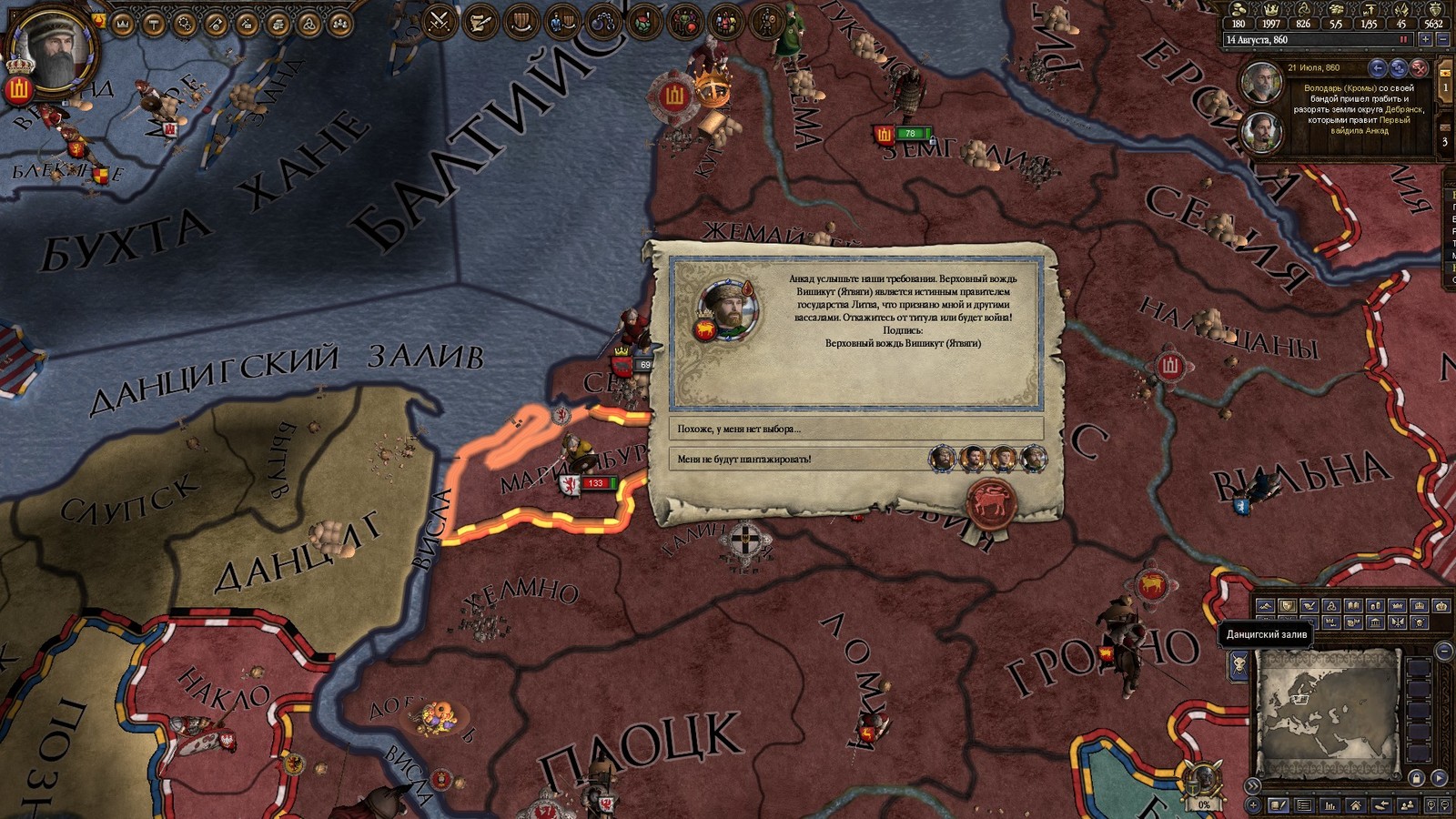Go to the previous message with the arrow button
The width and height of the screenshot is (1456, 819).
(x=1378, y=68)
